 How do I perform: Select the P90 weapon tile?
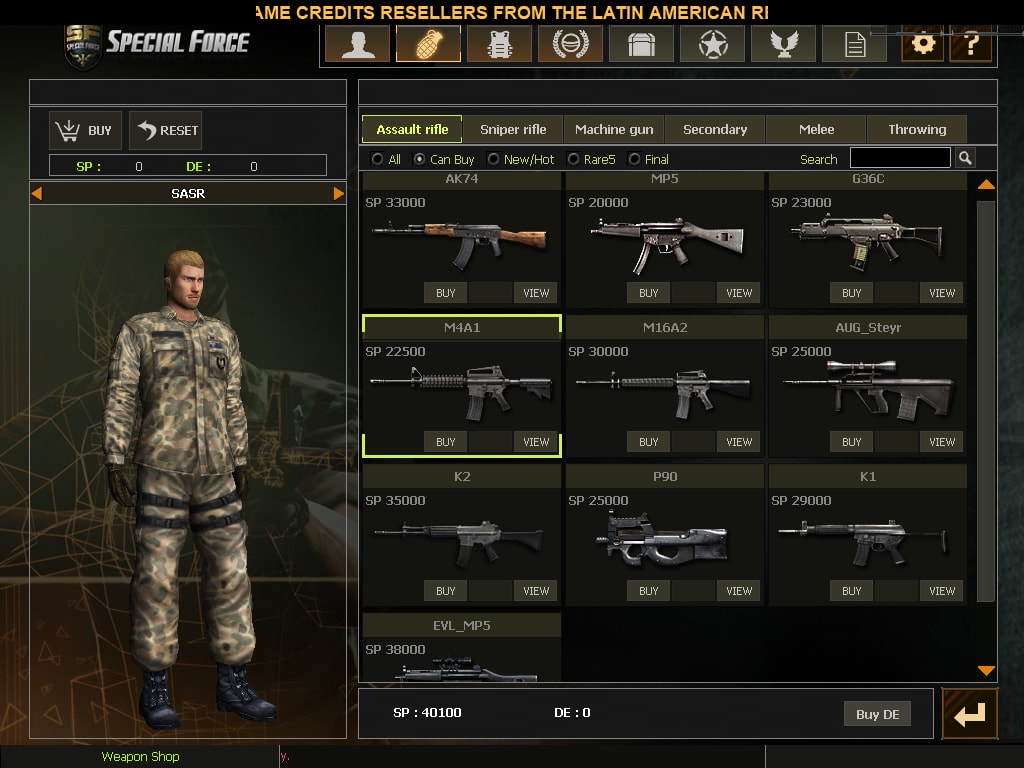click(665, 534)
